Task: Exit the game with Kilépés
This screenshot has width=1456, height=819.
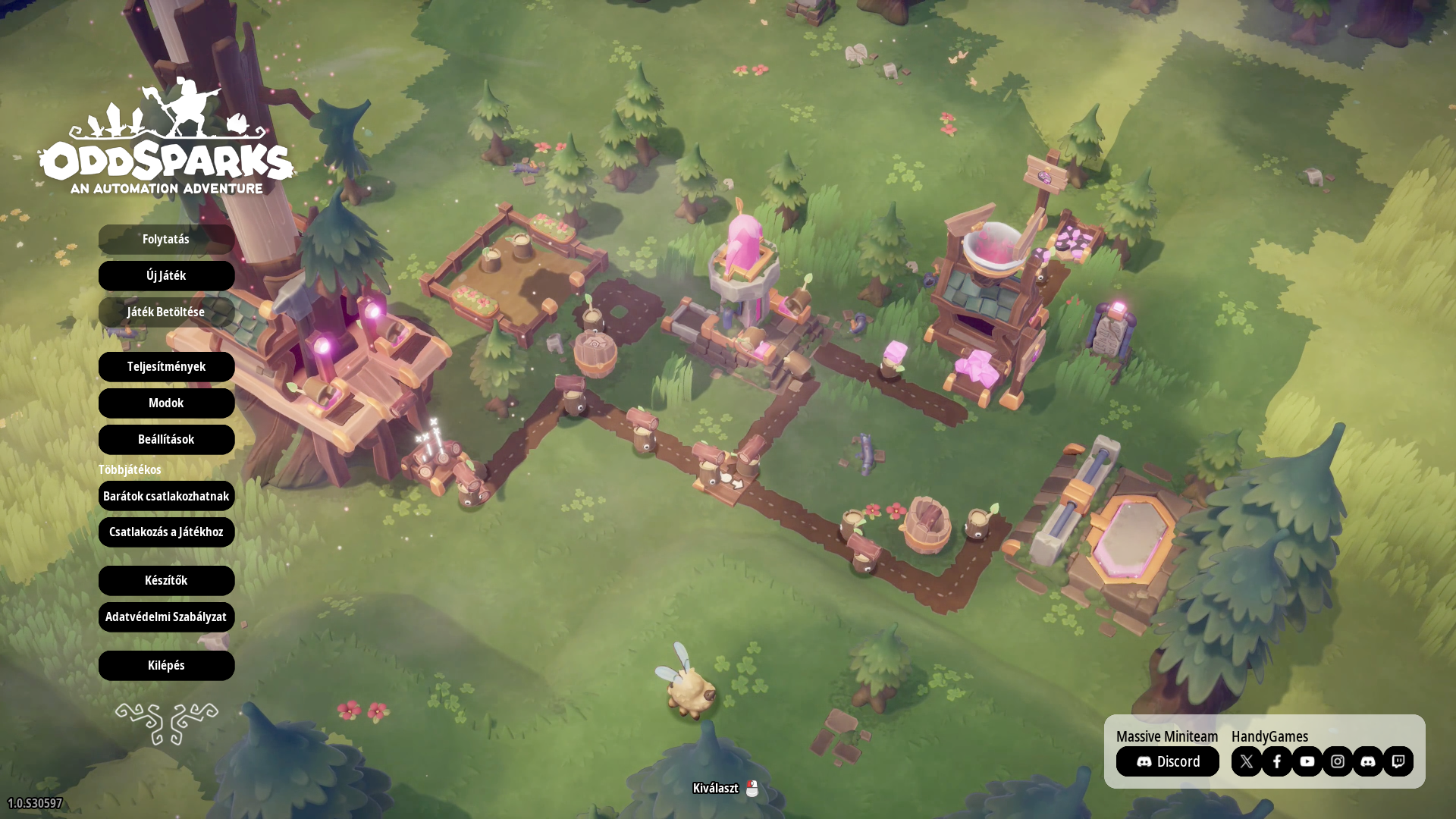Action: click(166, 665)
